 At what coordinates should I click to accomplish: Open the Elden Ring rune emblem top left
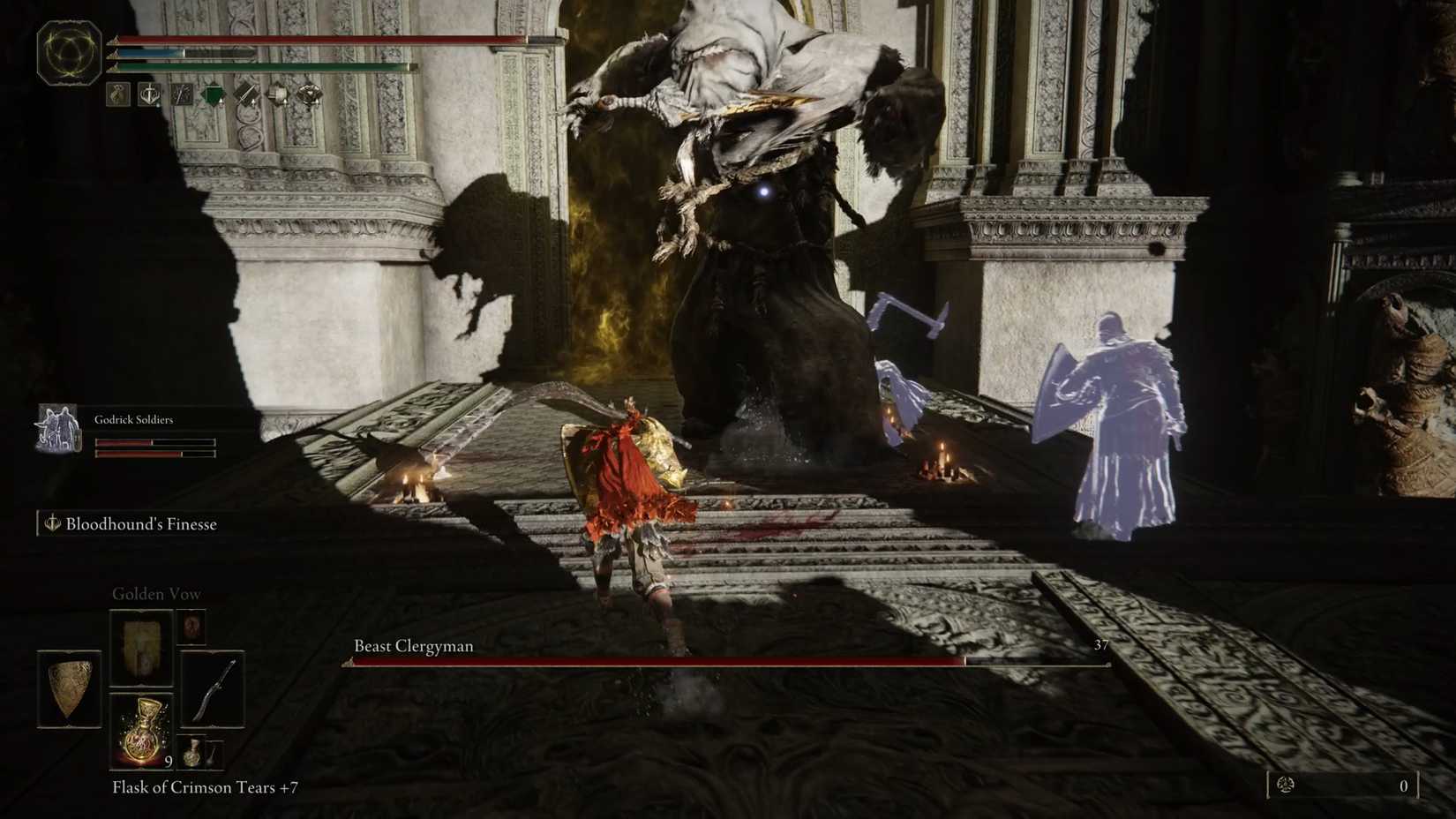point(68,53)
